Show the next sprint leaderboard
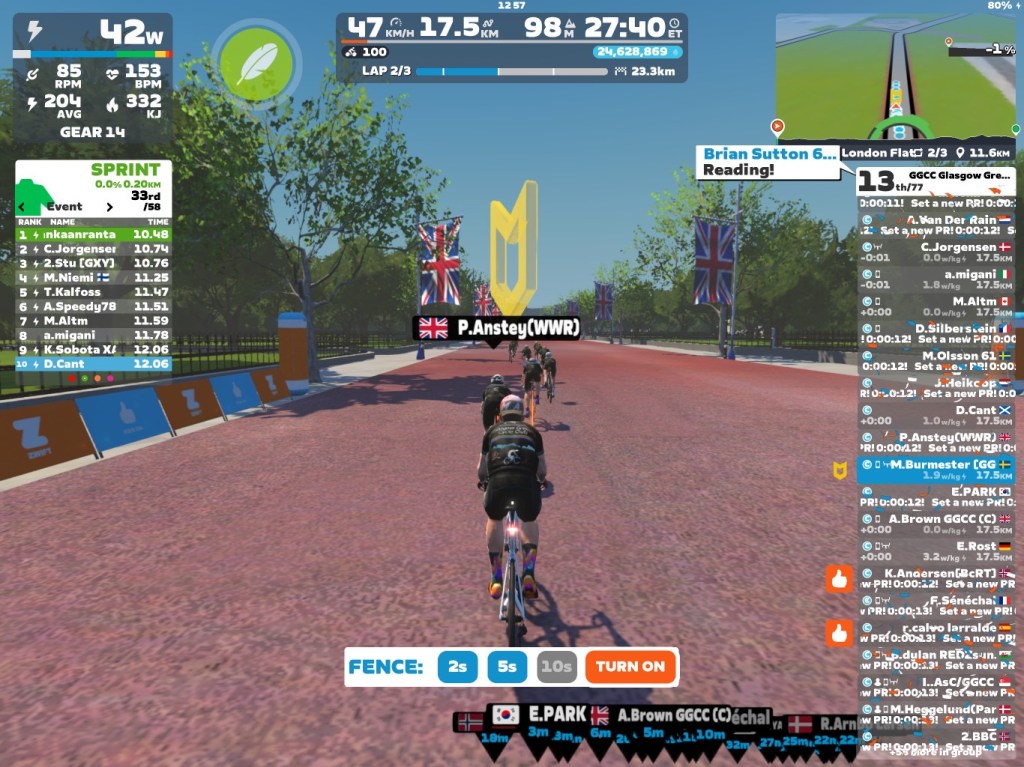 tap(111, 207)
